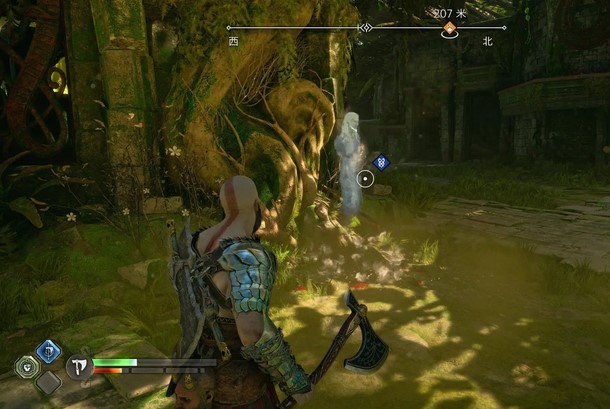
Task: Click the circular interaction reticle
Action: coord(365,179)
